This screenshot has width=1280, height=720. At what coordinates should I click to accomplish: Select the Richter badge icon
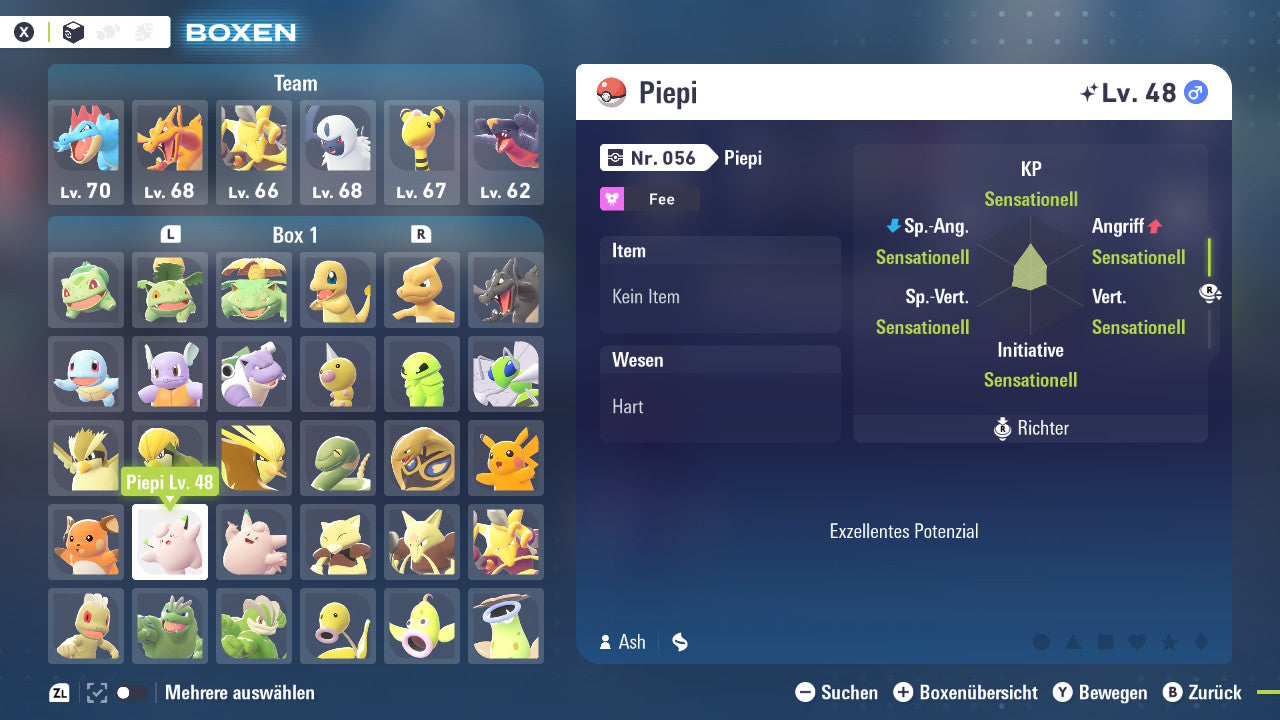(1005, 428)
